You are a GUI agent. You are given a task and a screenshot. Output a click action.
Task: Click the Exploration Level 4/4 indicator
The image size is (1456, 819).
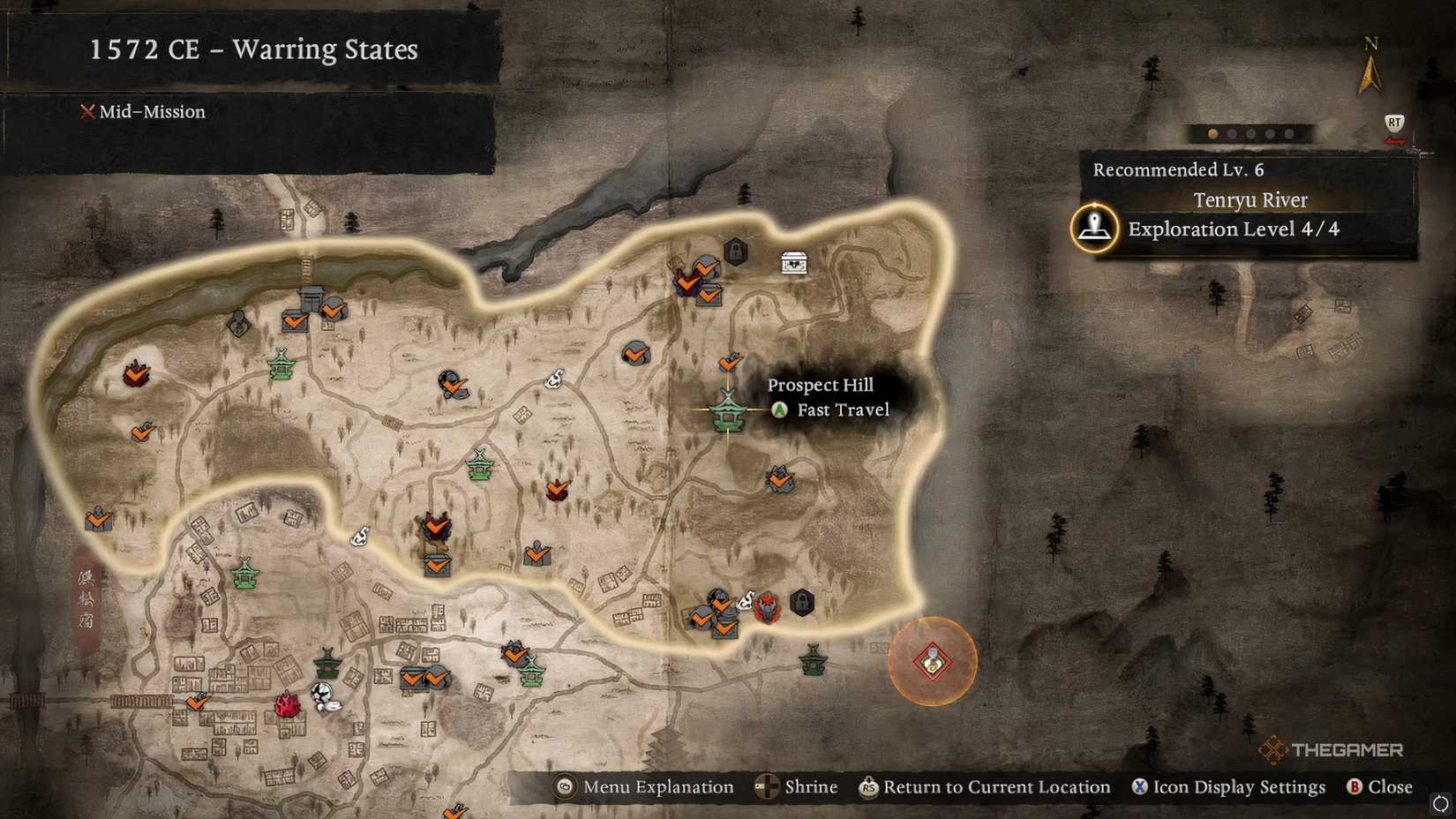[x=1235, y=229]
